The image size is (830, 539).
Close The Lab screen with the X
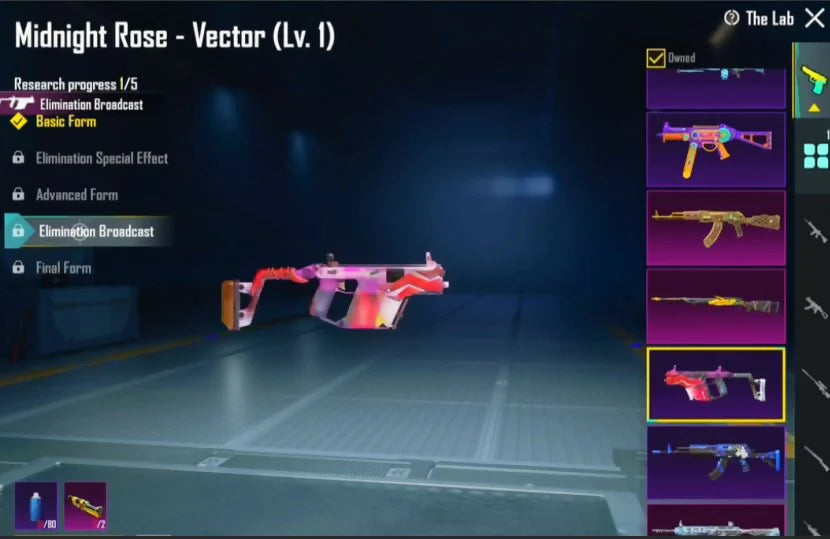814,17
